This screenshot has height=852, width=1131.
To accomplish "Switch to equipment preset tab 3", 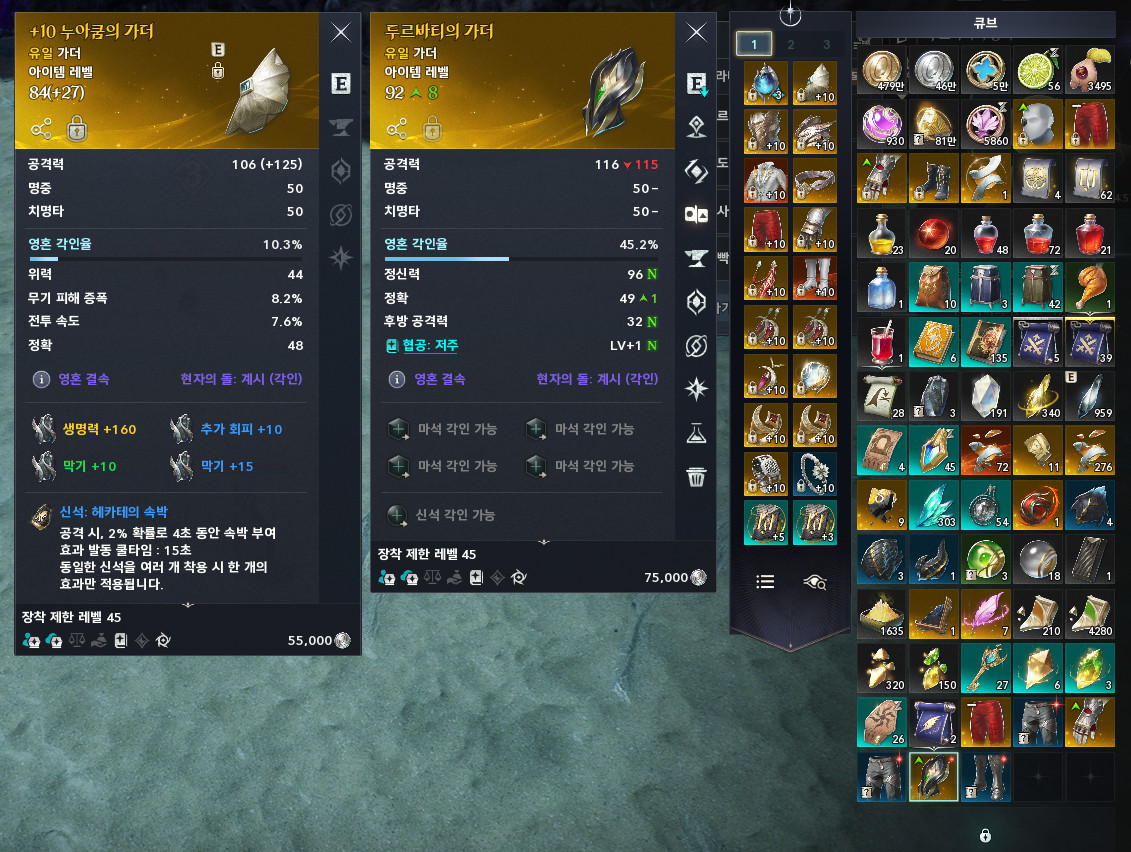I will 827,44.
